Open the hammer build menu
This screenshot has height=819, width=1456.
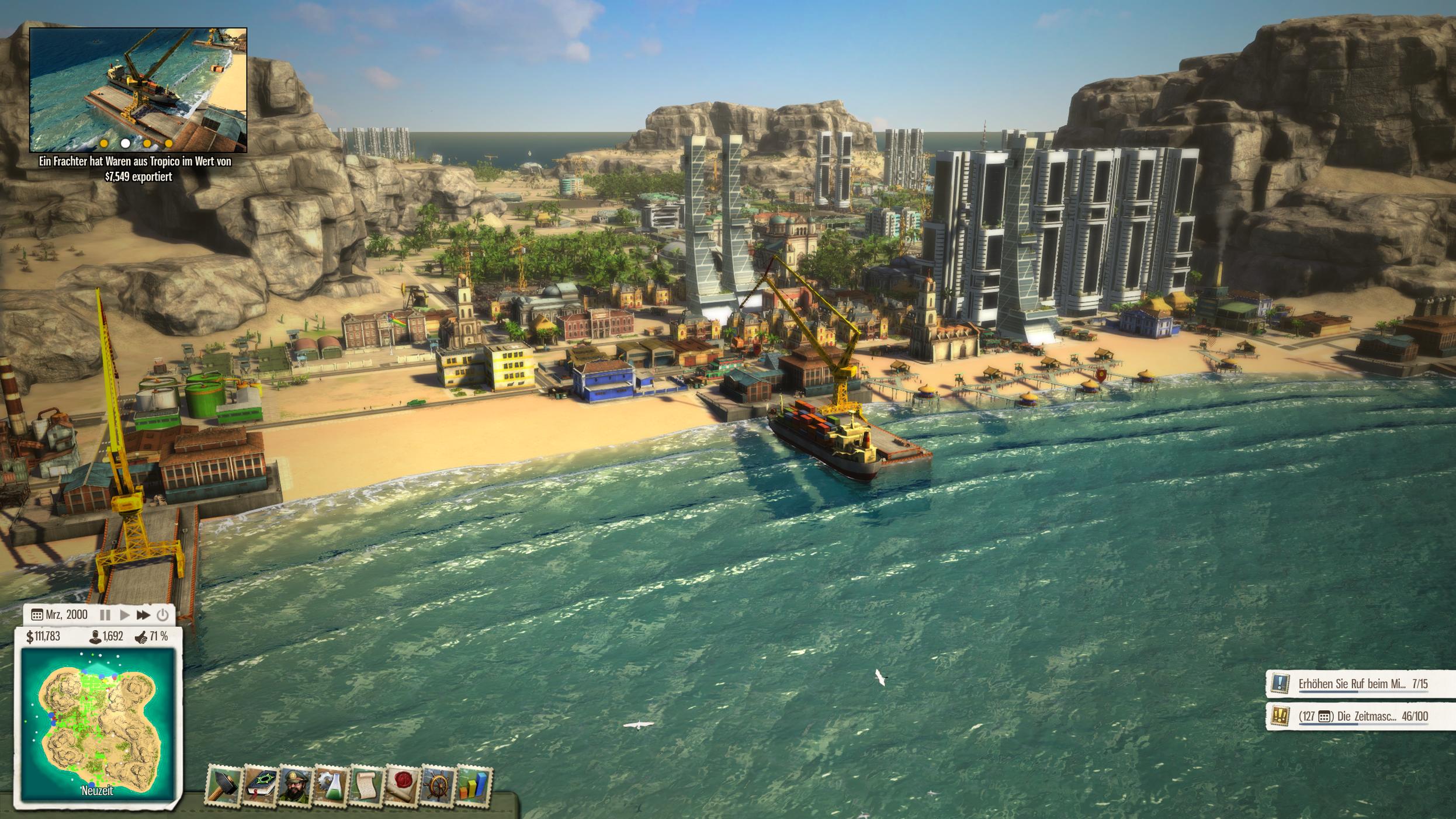pos(225,786)
